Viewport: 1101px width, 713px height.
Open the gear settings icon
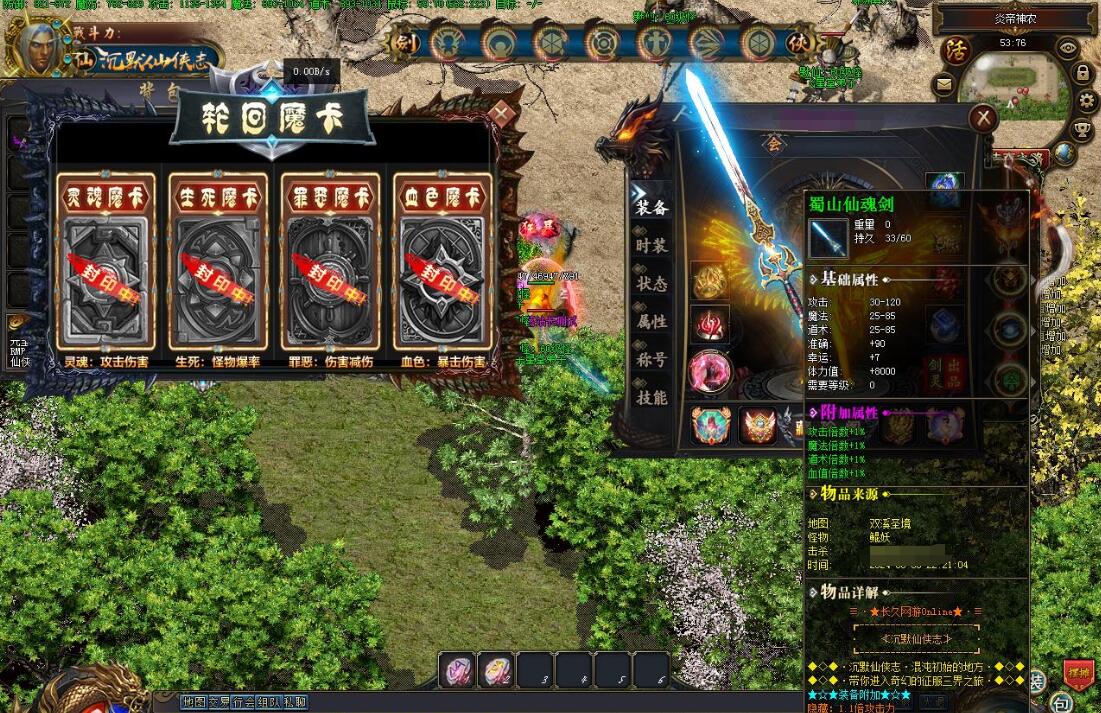[1089, 101]
